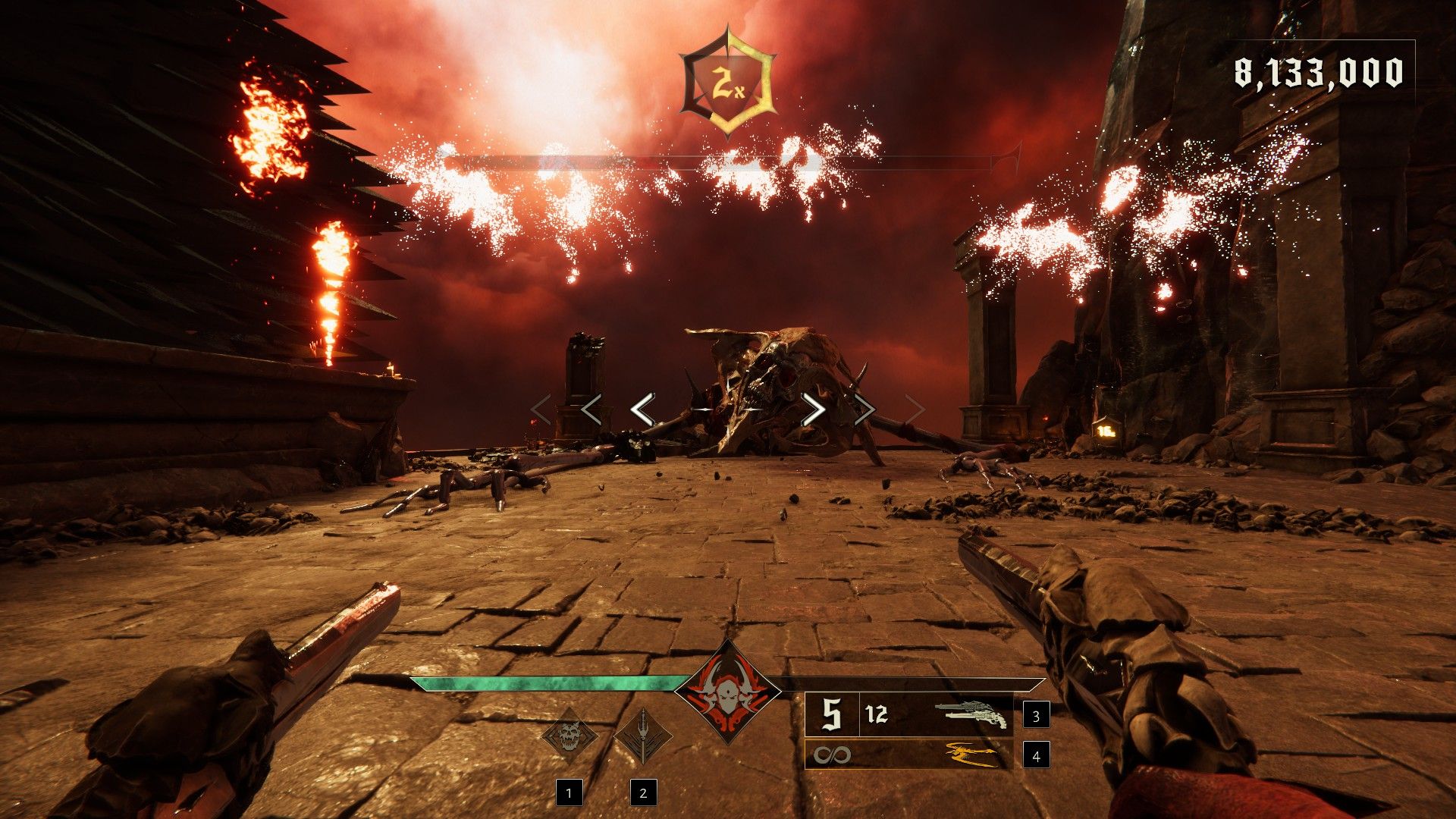This screenshot has width=1456, height=819.
Task: Click the red horned demon emblem
Action: click(728, 692)
